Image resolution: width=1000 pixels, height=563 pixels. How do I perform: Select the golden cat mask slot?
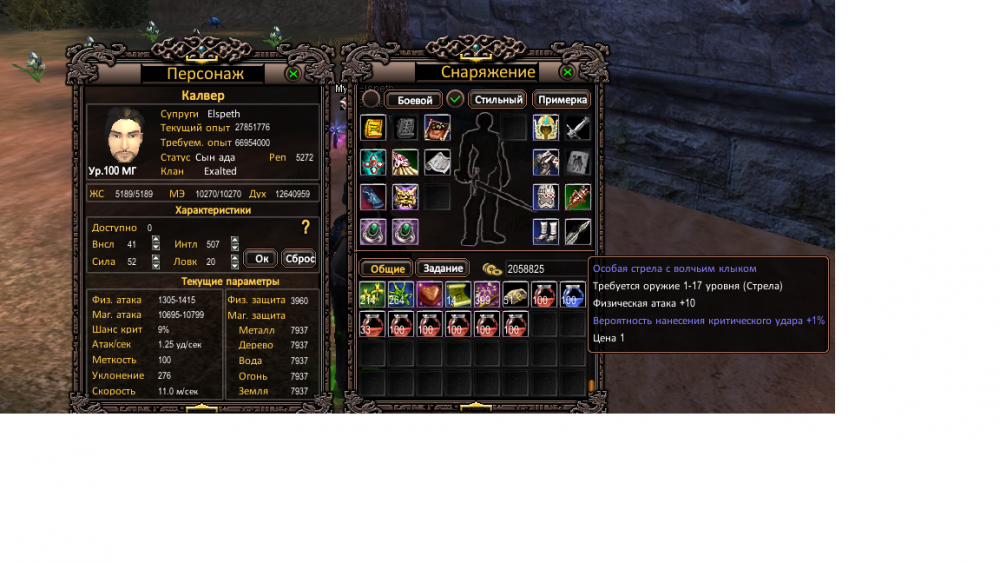click(x=406, y=197)
